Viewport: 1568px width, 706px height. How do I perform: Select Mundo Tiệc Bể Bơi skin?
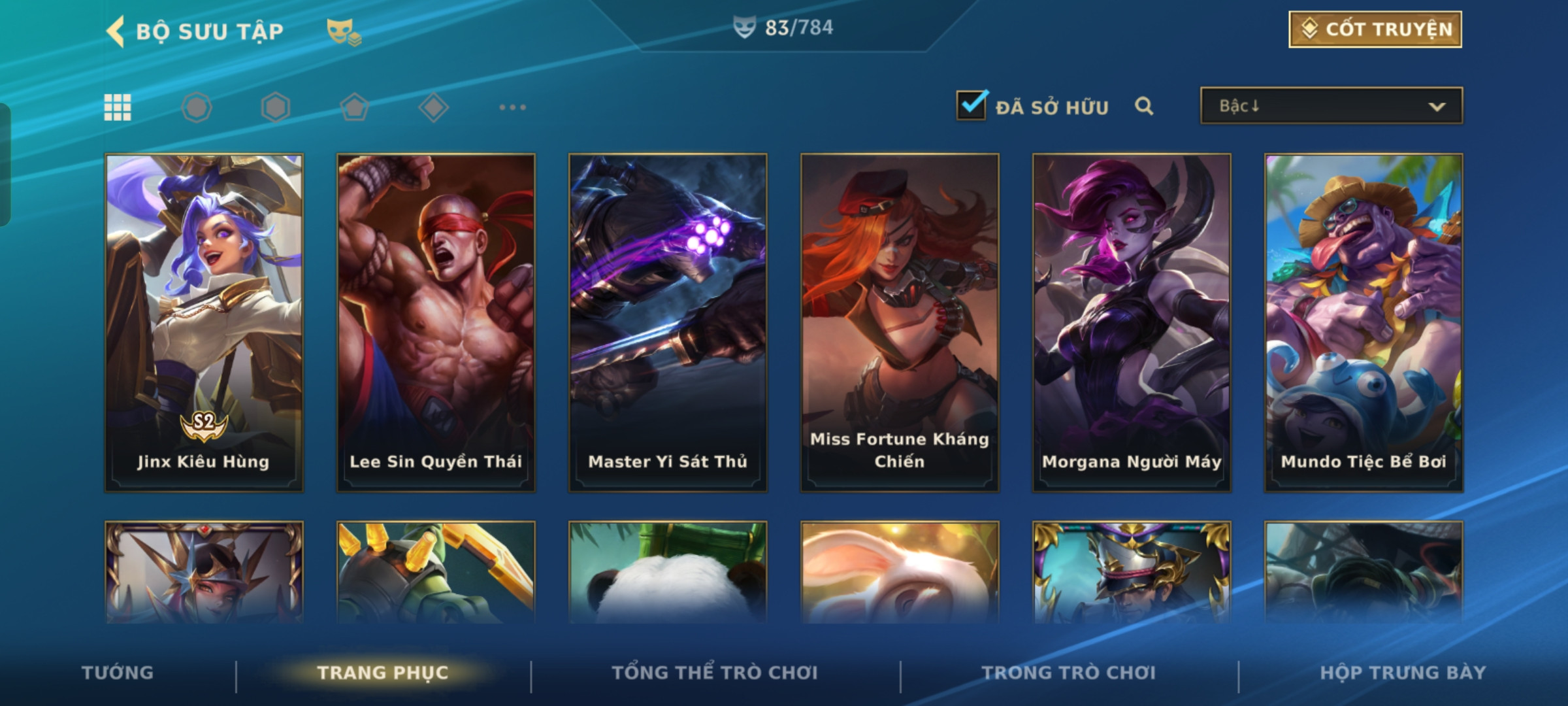tap(1364, 322)
